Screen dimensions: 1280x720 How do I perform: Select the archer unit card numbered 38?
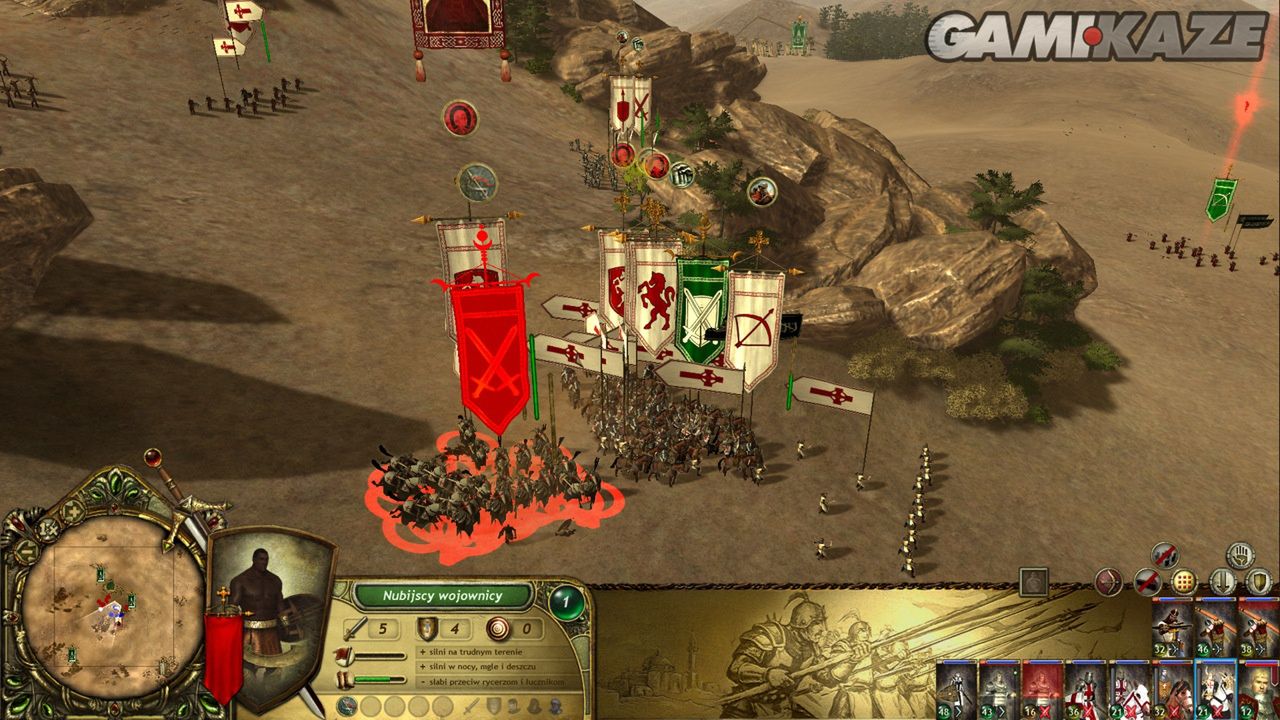tap(1259, 629)
